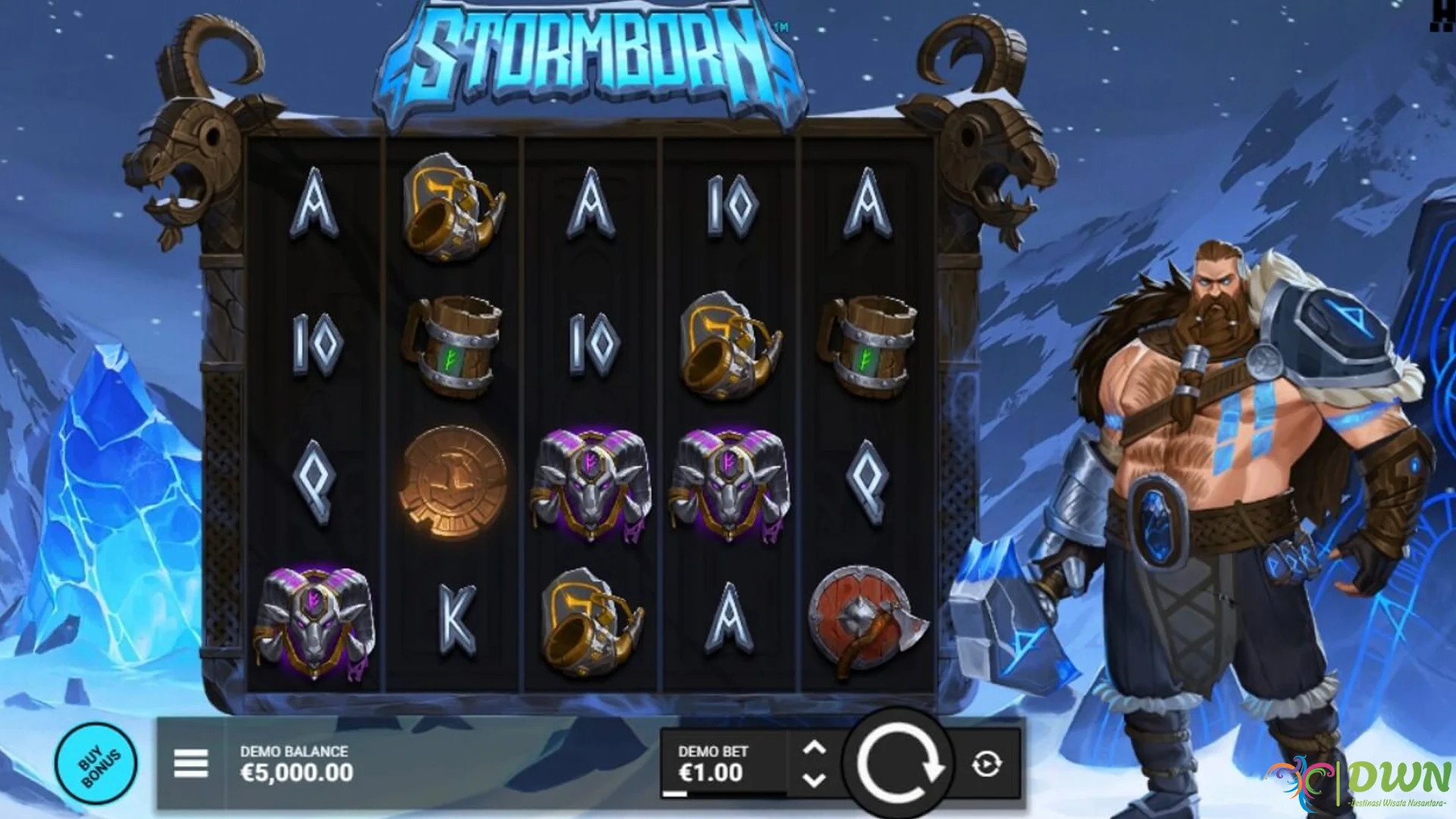
Task: Click the Stormborn game logo
Action: (x=590, y=53)
